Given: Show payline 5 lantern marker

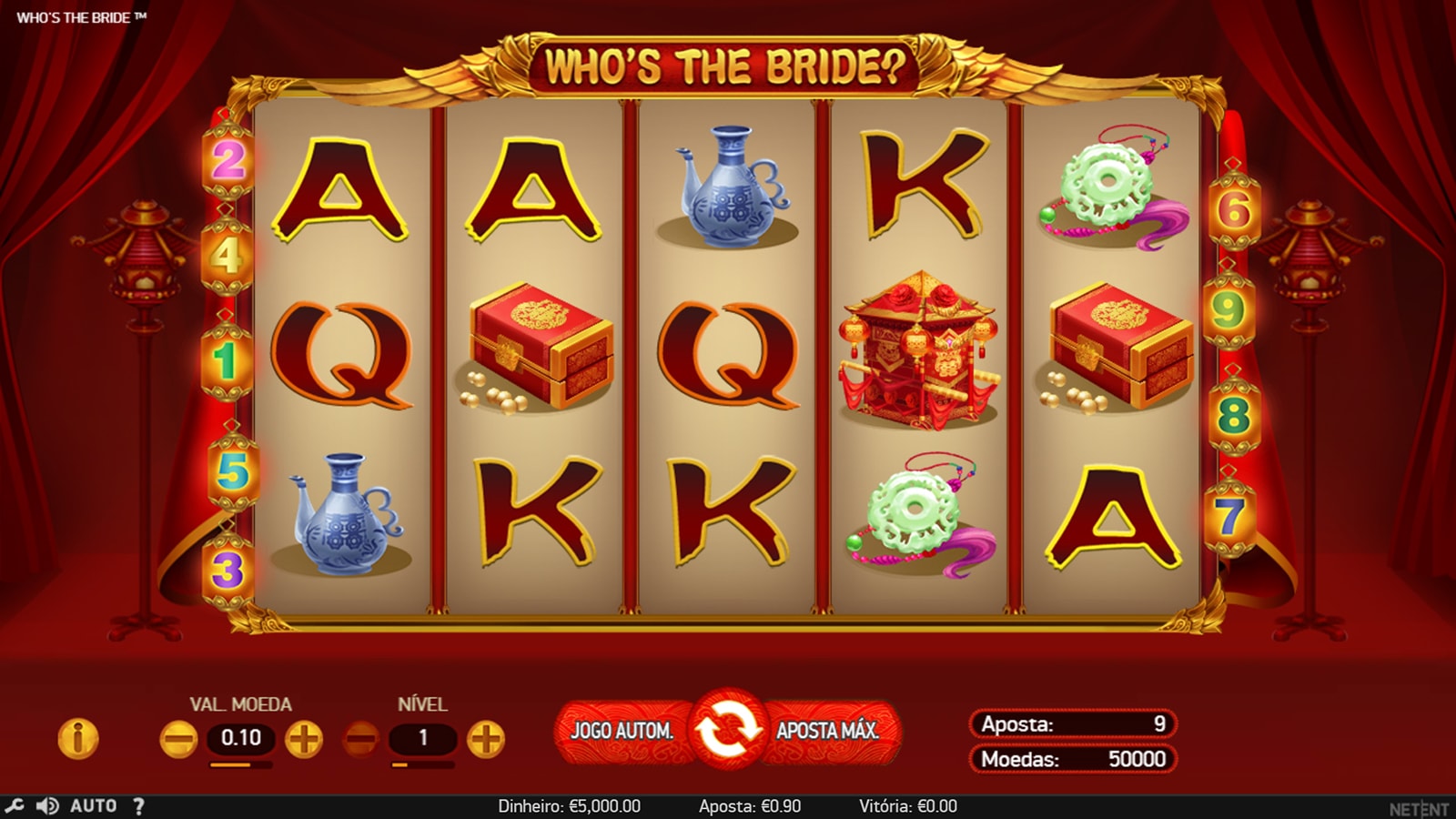Looking at the screenshot, I should [233, 472].
